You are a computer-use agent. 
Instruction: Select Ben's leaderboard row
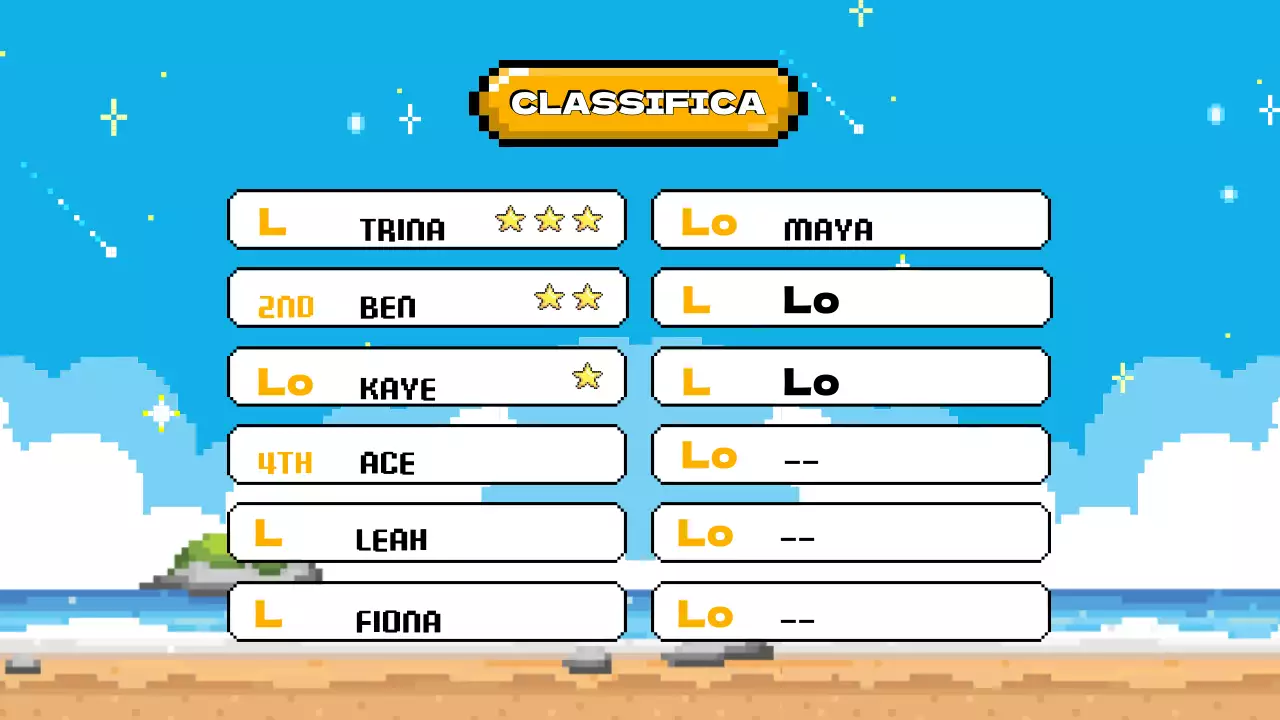pos(427,297)
